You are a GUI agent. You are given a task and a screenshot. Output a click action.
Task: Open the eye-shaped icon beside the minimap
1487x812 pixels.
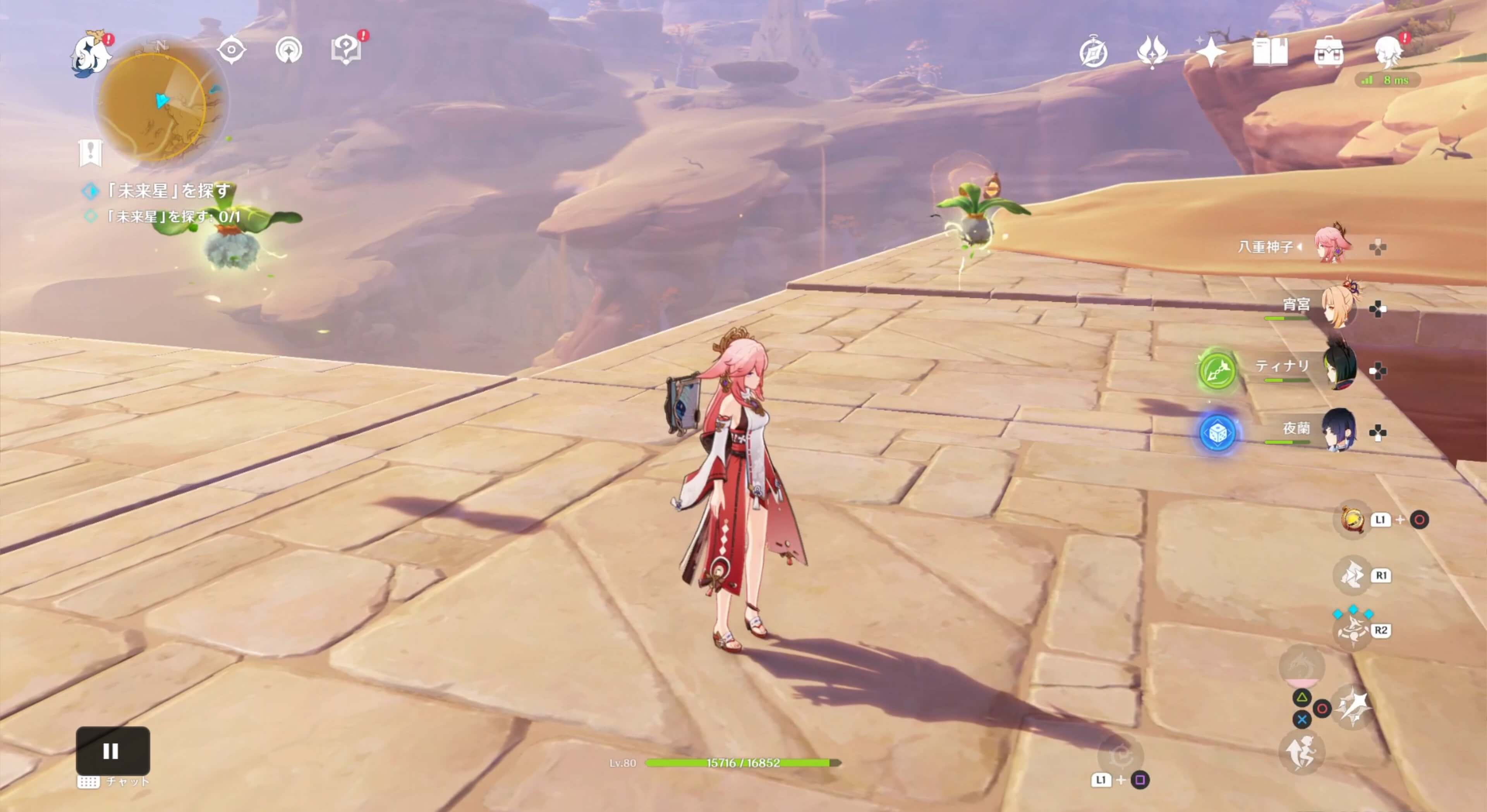tap(232, 51)
